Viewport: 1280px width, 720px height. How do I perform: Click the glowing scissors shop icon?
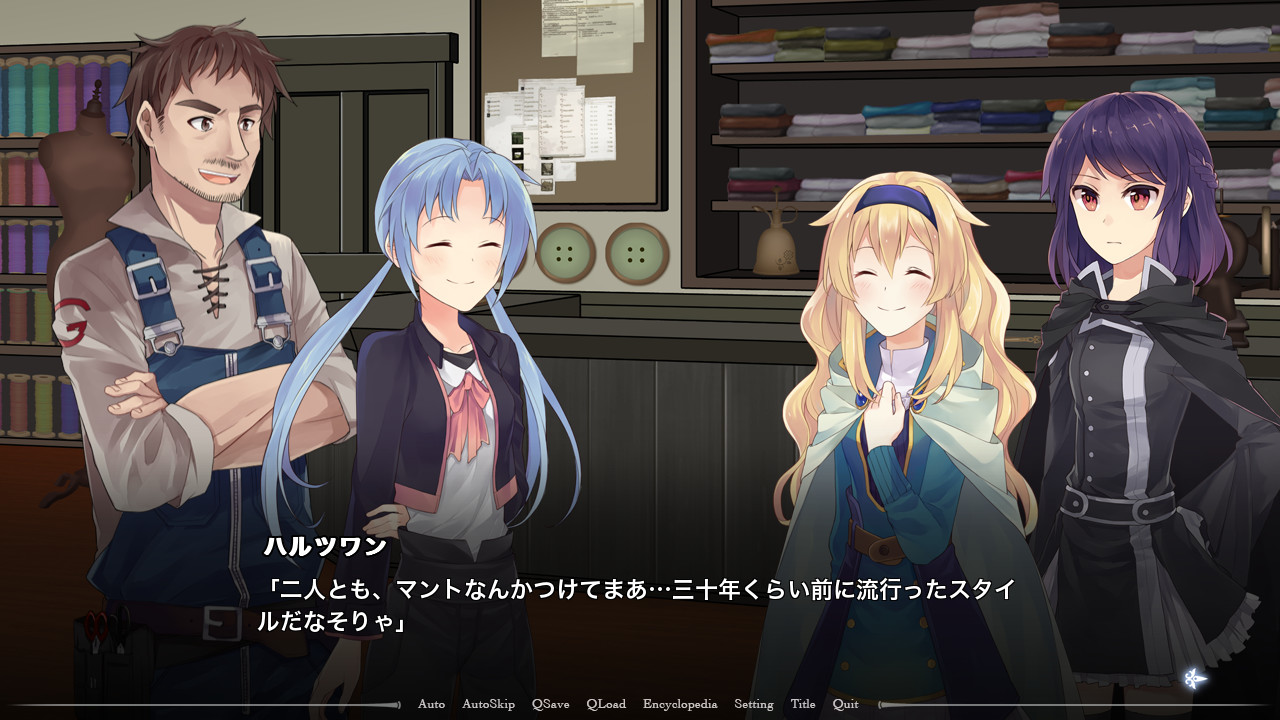click(1195, 678)
